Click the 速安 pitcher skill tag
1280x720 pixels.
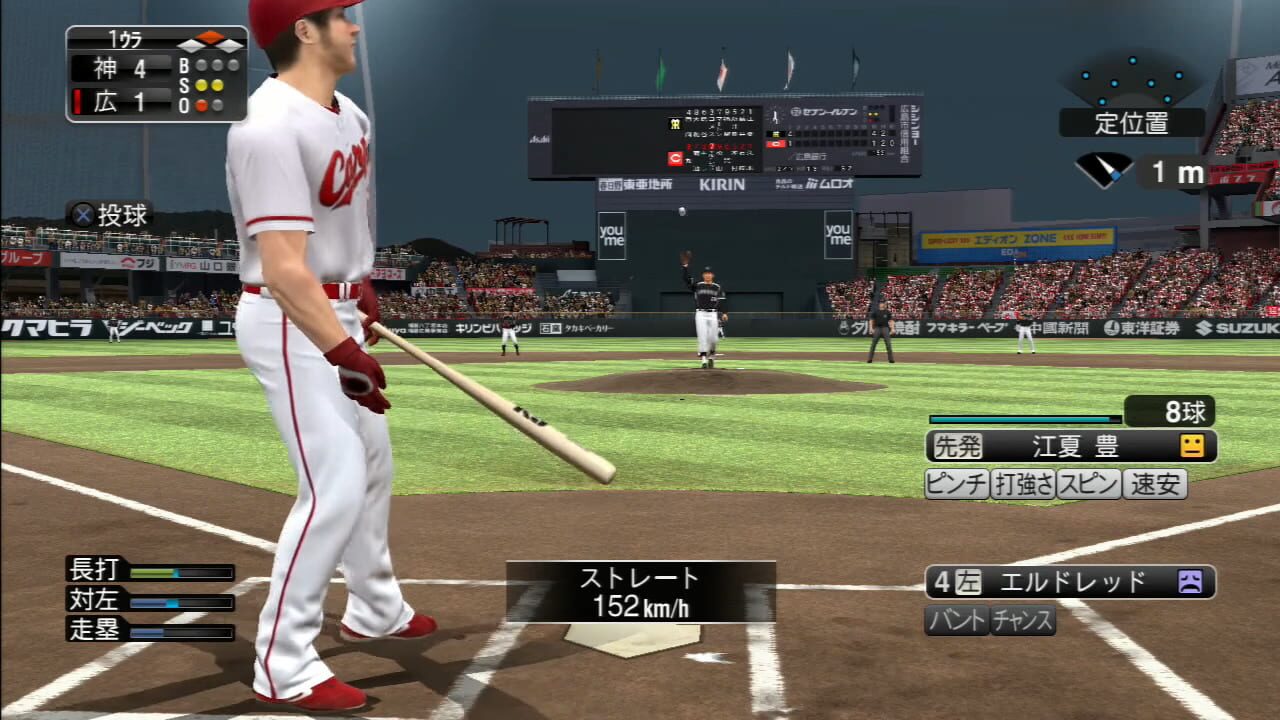tap(1155, 484)
